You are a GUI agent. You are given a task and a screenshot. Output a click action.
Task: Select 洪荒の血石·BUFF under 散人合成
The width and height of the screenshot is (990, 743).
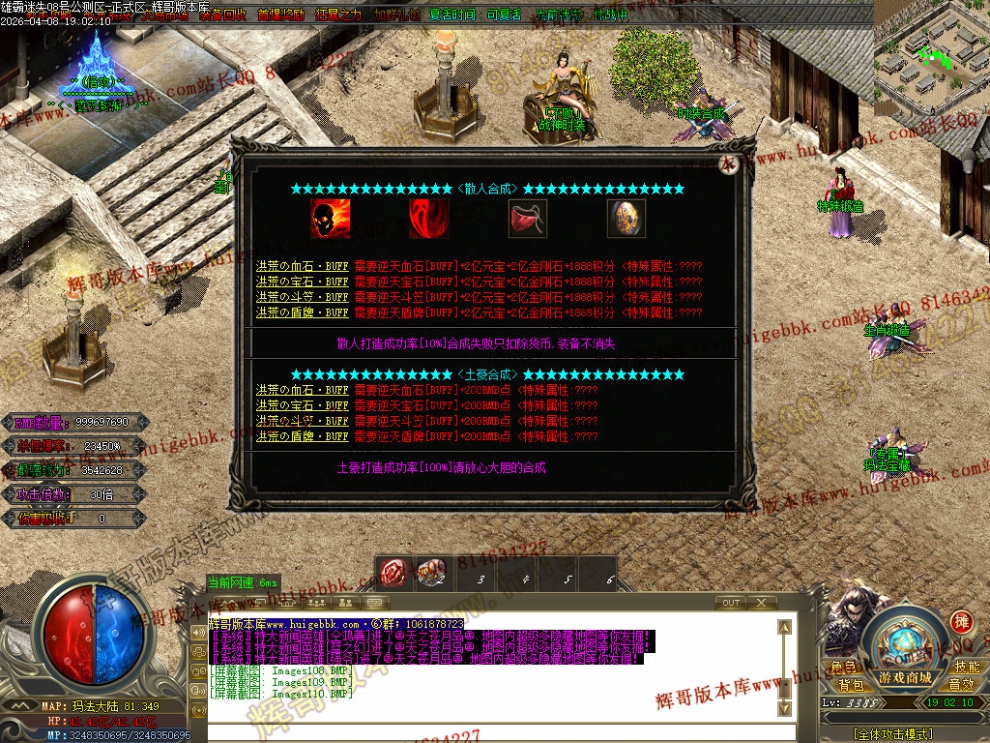tap(301, 267)
